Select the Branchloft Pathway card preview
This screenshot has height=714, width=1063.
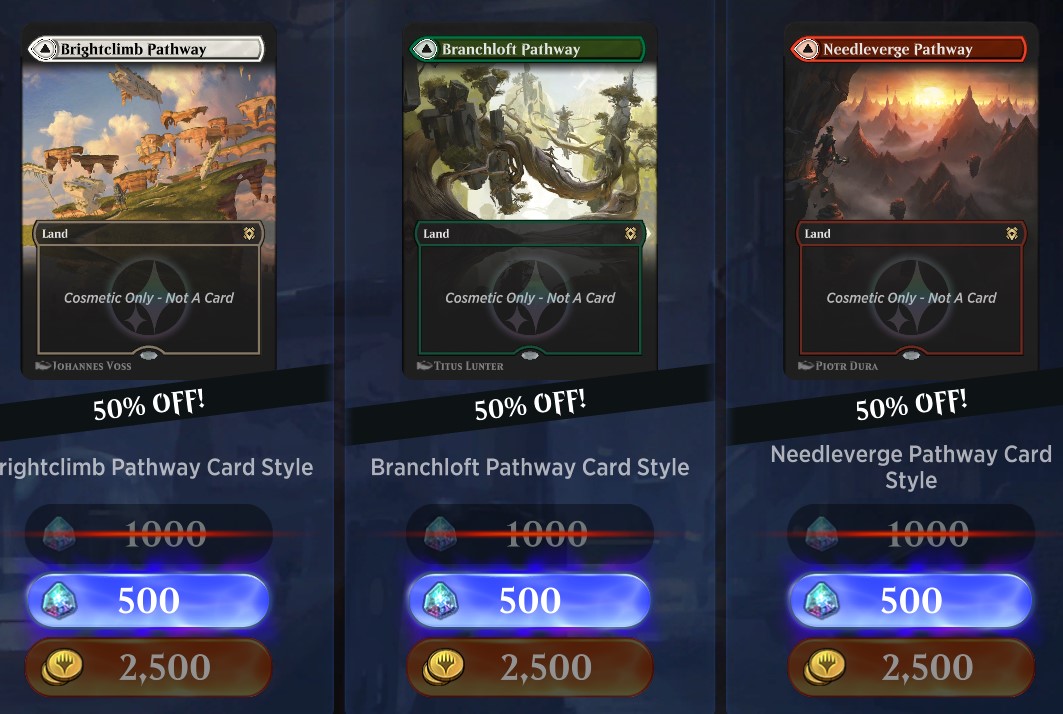pos(530,200)
